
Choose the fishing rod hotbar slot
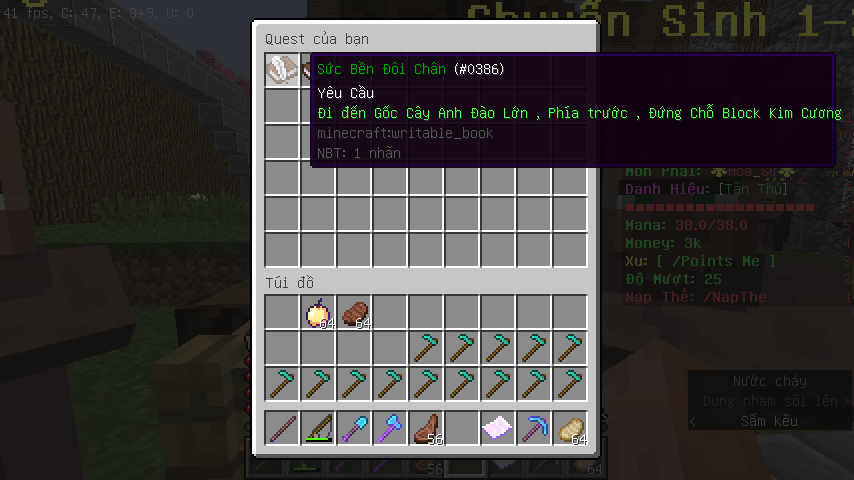coord(318,429)
